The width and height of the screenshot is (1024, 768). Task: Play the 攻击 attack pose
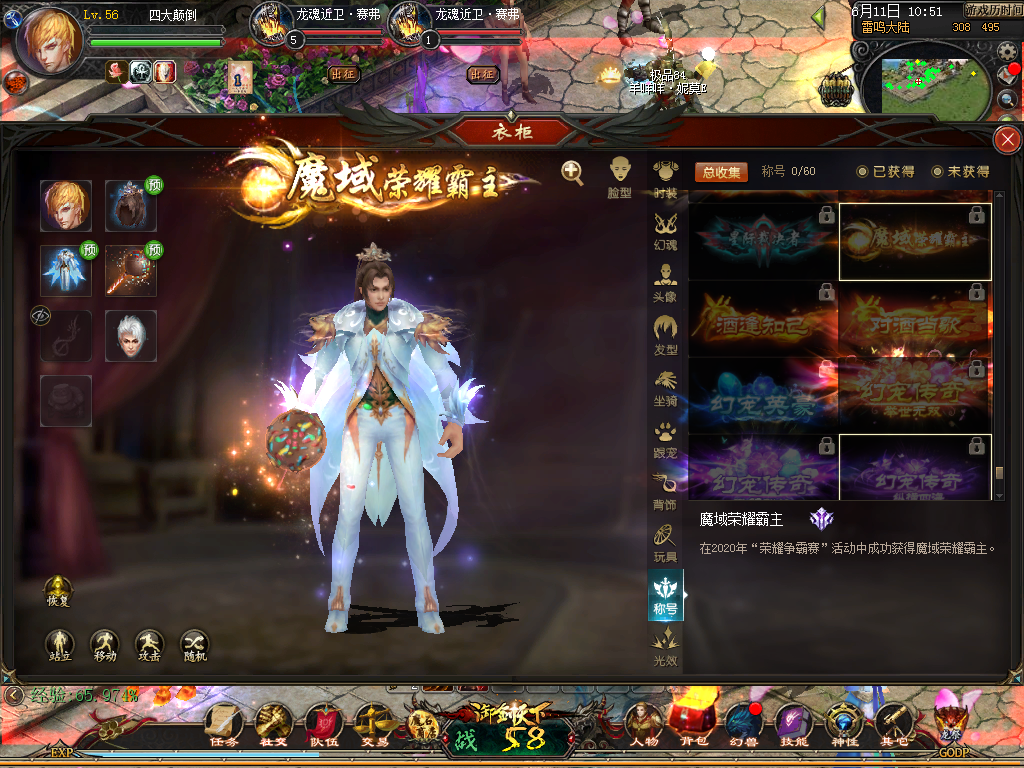[x=149, y=645]
